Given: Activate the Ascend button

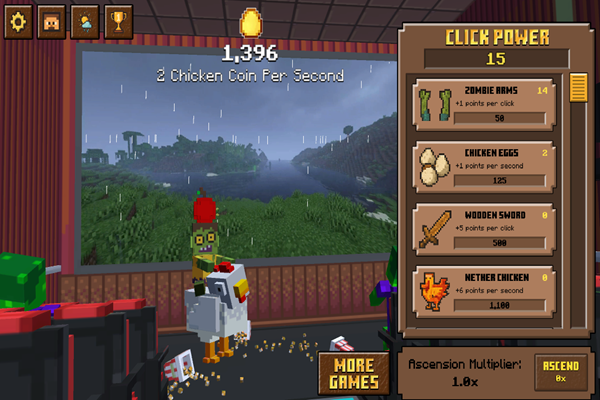Looking at the screenshot, I should [560, 371].
